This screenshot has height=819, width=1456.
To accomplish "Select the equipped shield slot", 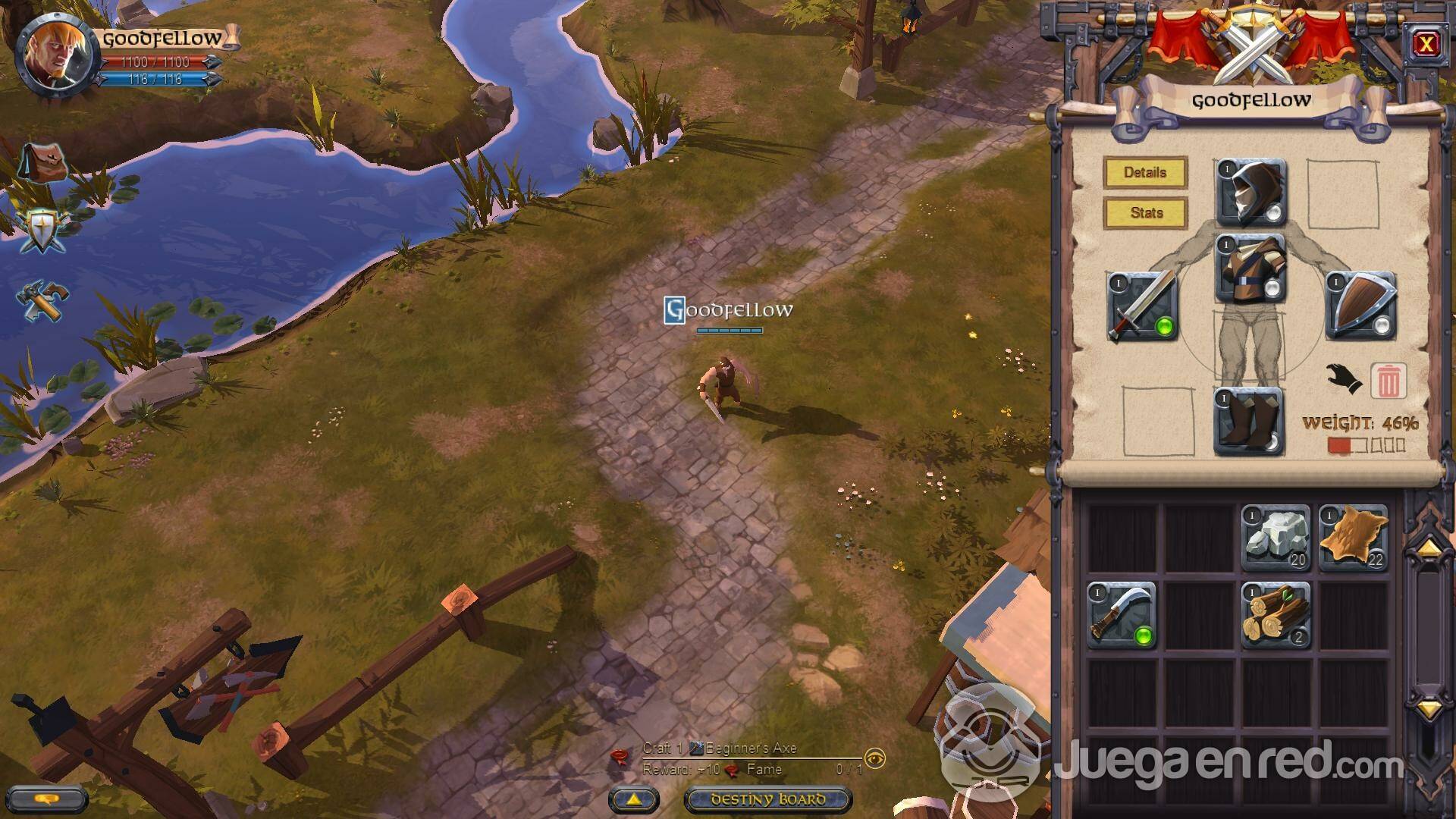I will pyautogui.click(x=1361, y=306).
